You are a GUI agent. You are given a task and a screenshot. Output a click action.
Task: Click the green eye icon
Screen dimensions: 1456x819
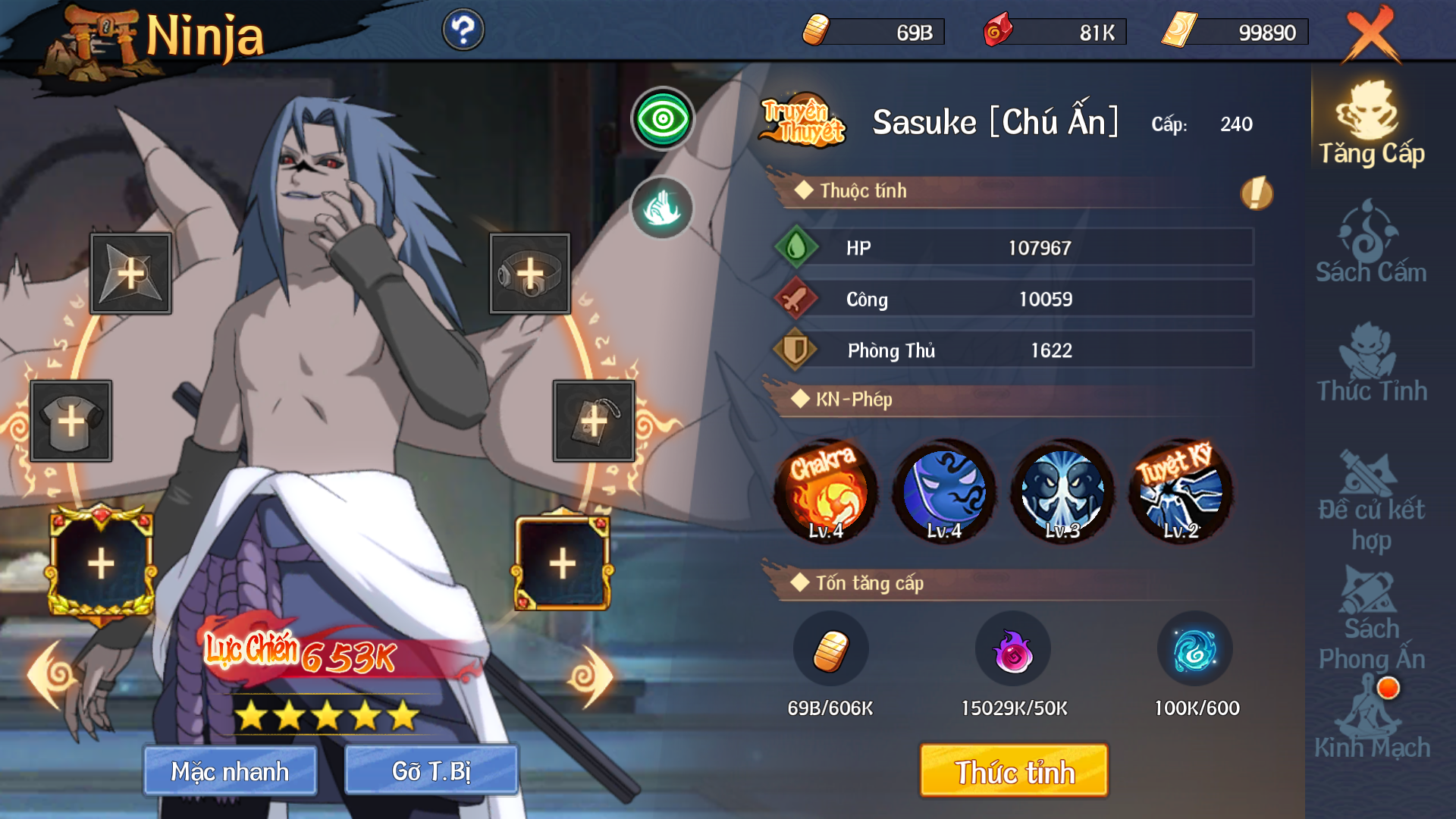click(663, 119)
